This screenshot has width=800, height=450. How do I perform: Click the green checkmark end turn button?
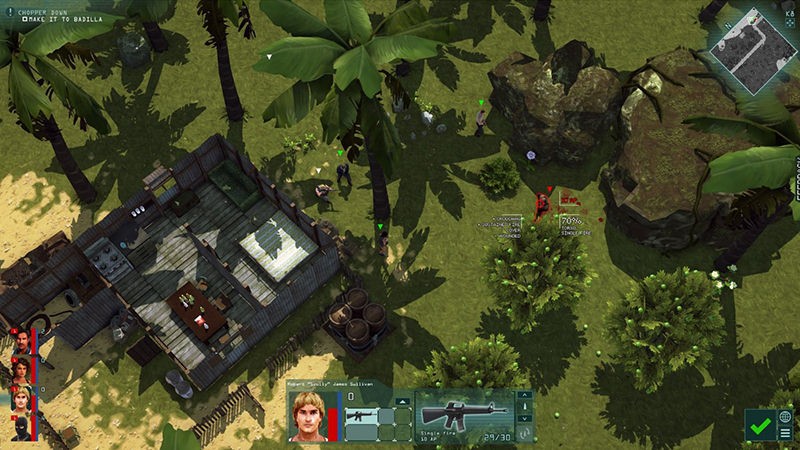760,426
